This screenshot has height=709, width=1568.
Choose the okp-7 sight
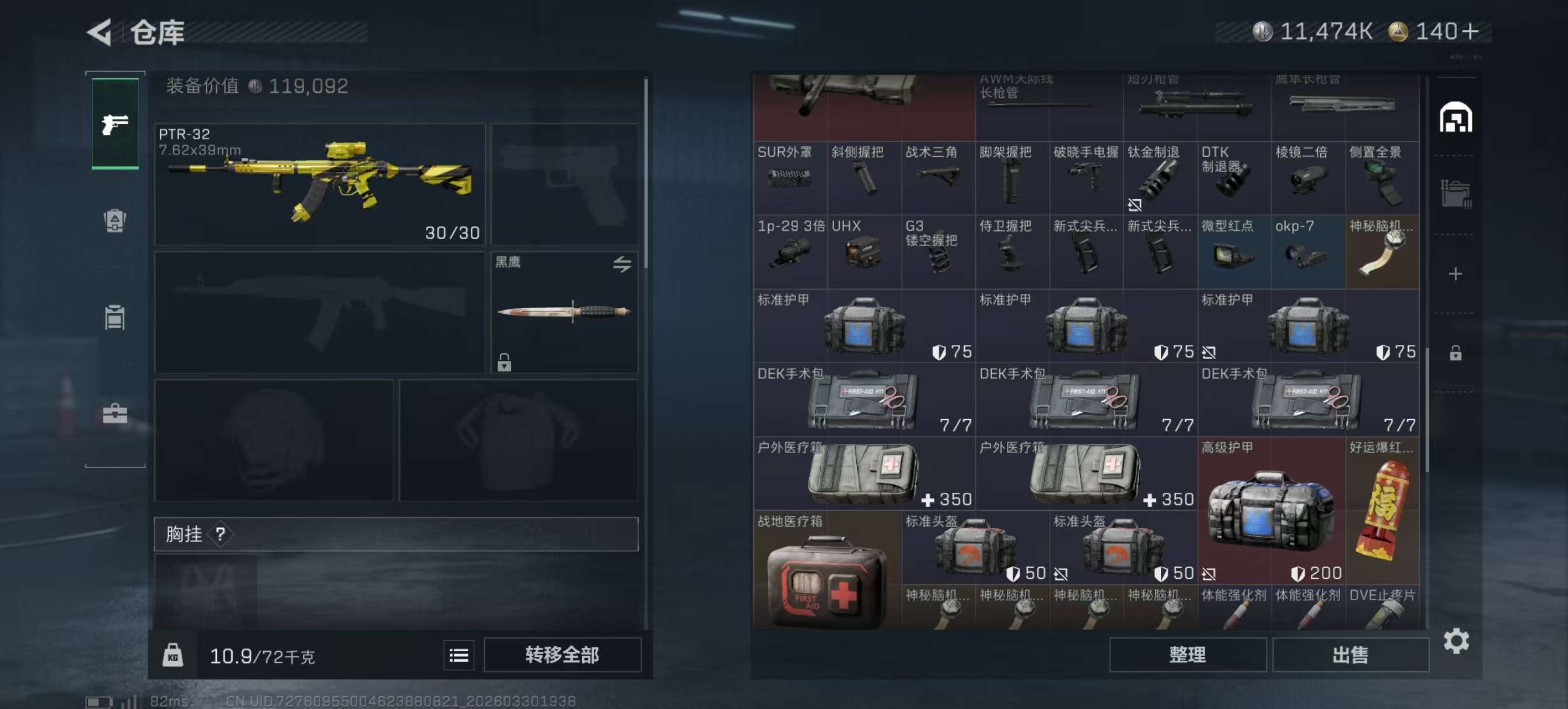tap(1307, 251)
